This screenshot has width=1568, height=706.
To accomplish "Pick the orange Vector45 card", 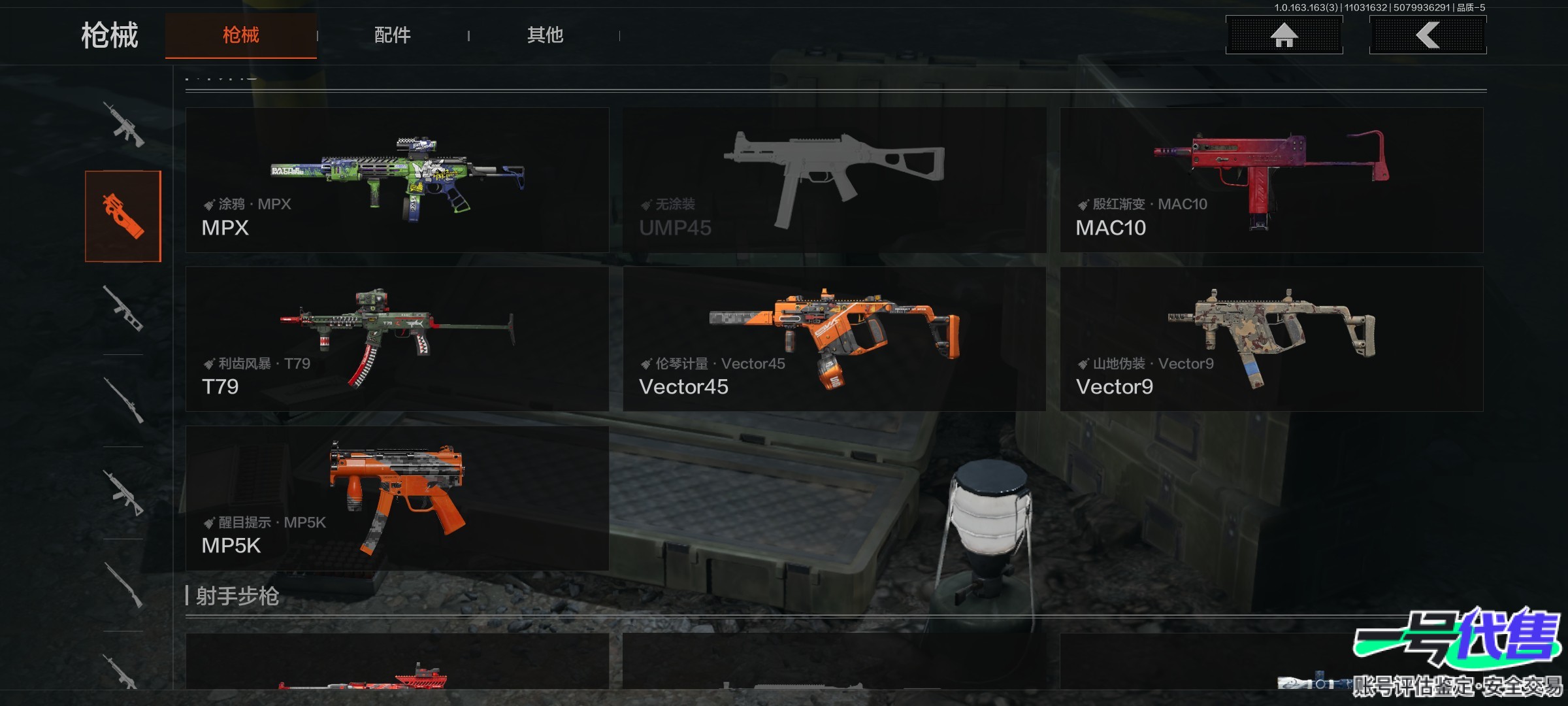I will 834,339.
